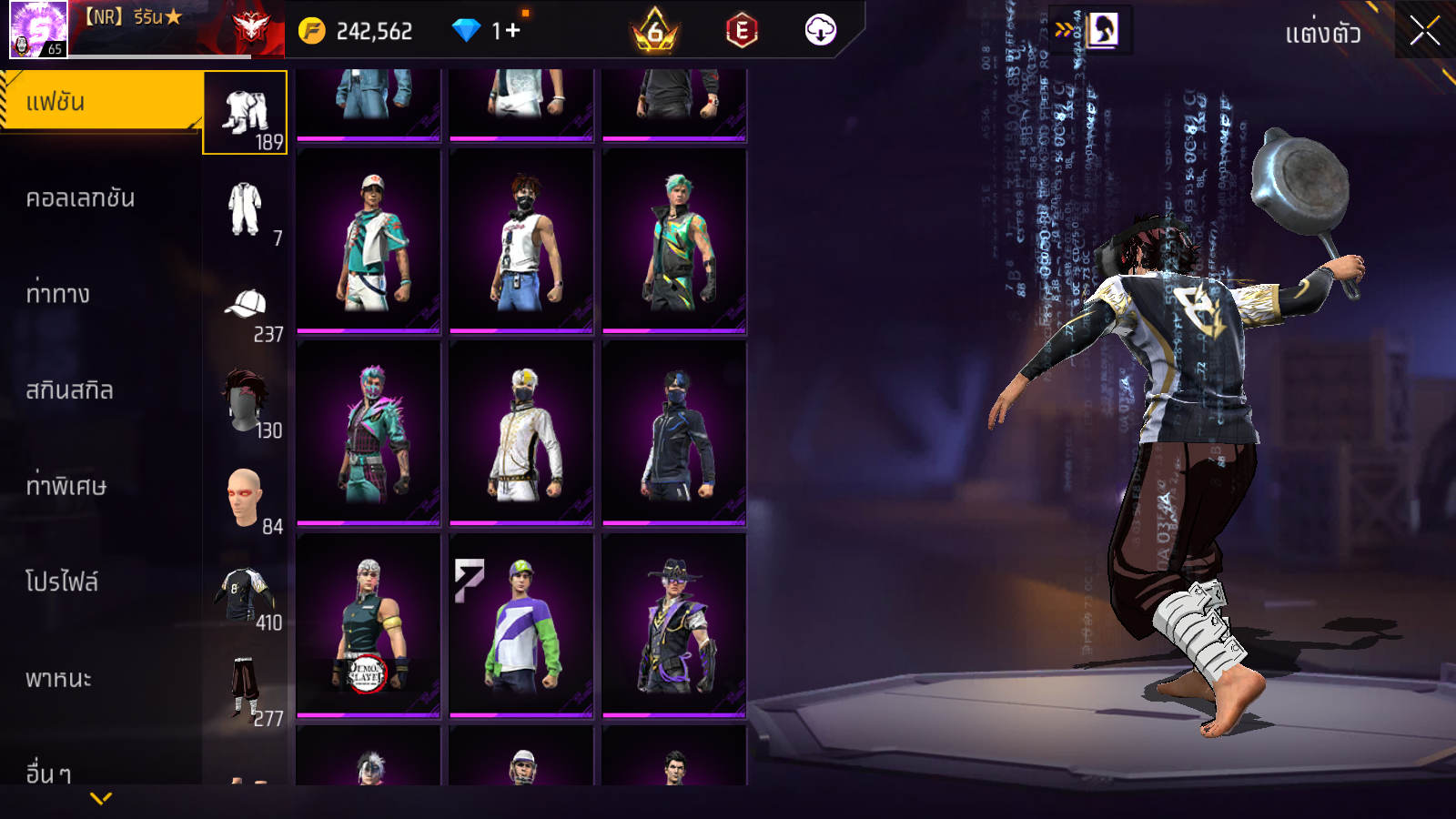Open the face category showing 84
The width and height of the screenshot is (1456, 819).
click(246, 498)
